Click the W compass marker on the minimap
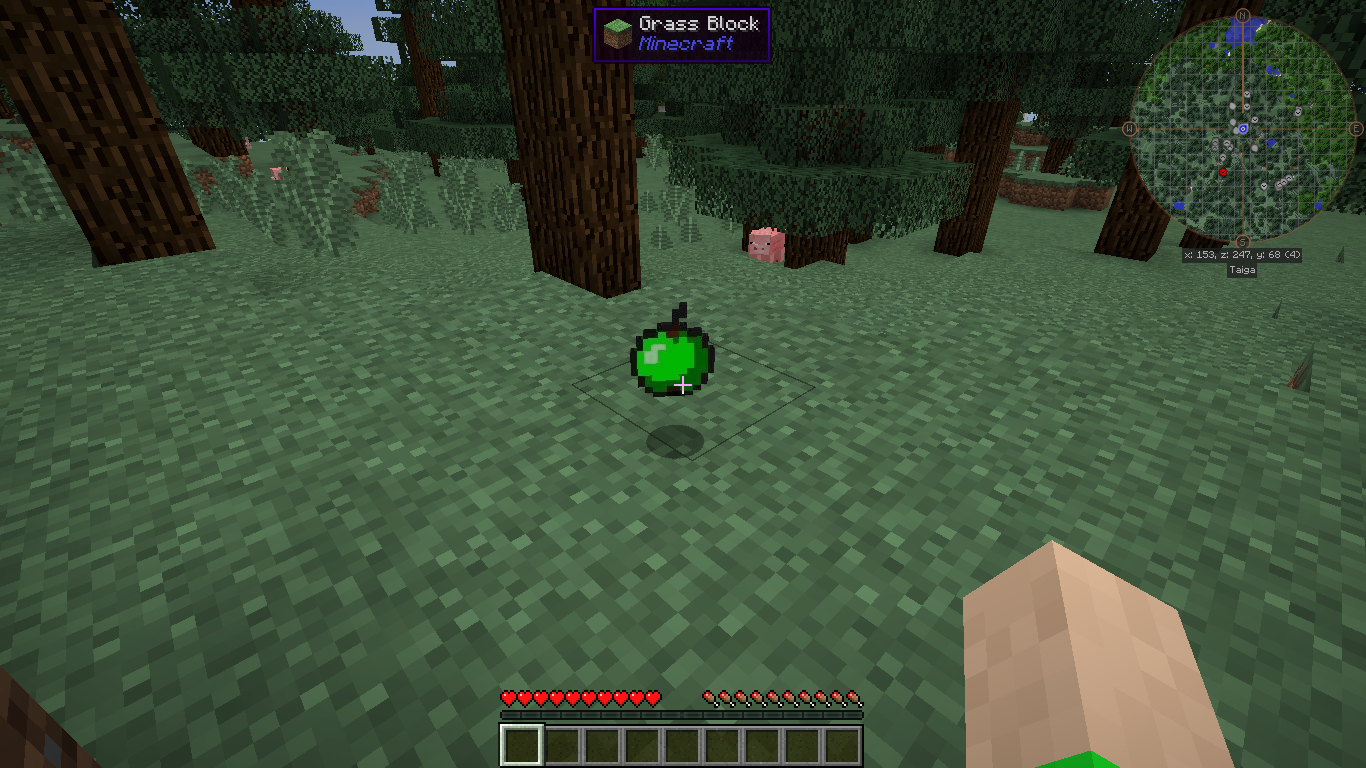Viewport: 1366px width, 768px height. [1128, 128]
